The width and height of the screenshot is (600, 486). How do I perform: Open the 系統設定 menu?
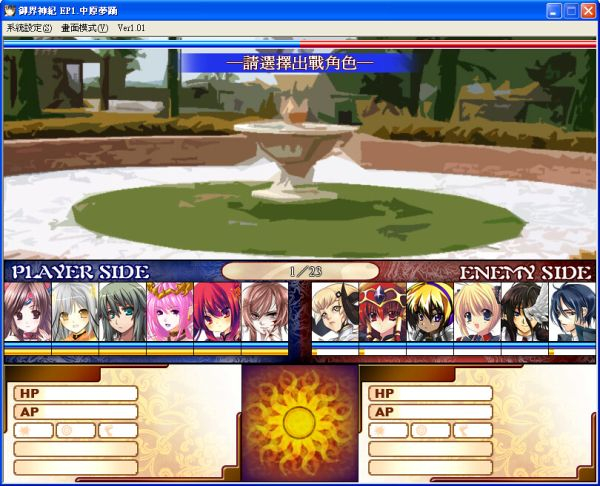click(x=28, y=28)
